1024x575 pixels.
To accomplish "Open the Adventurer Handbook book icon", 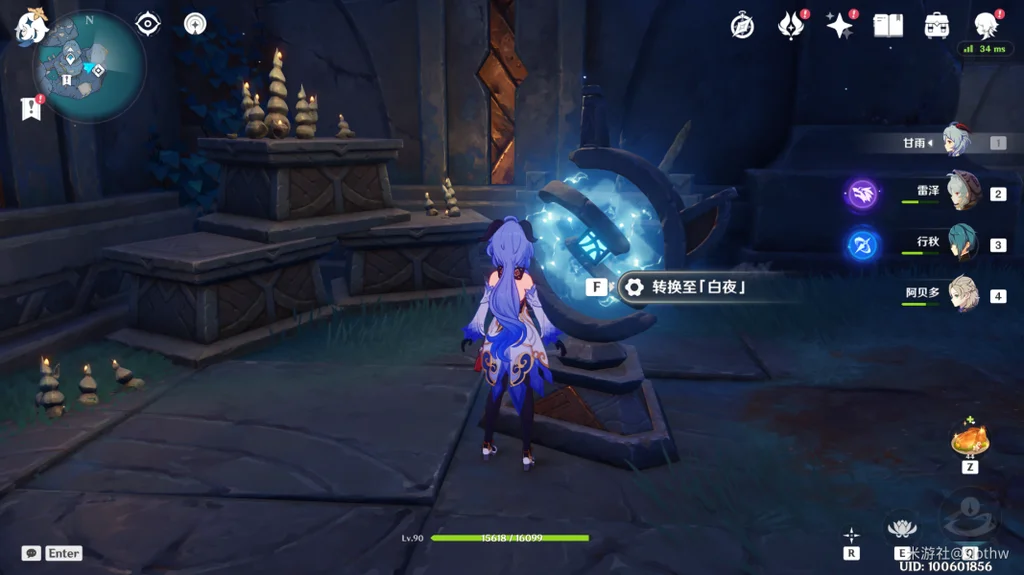I will 888,26.
